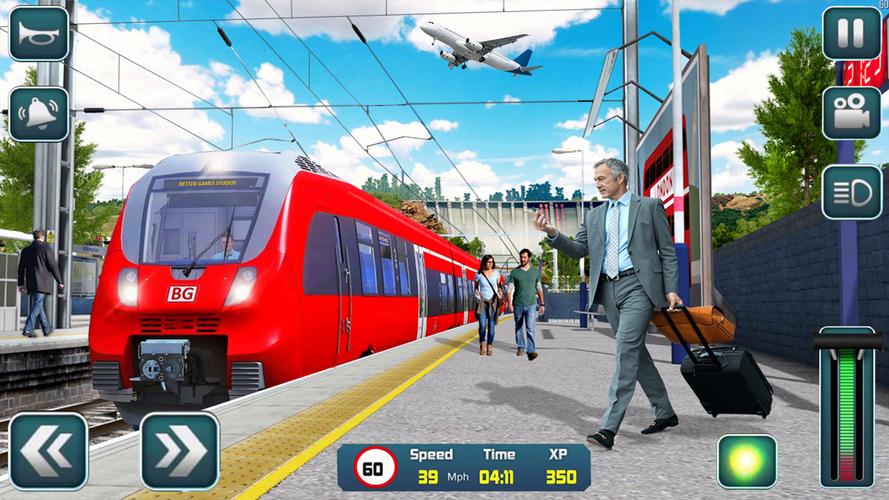Click the green round signal button
The image size is (889, 500).
tap(746, 461)
